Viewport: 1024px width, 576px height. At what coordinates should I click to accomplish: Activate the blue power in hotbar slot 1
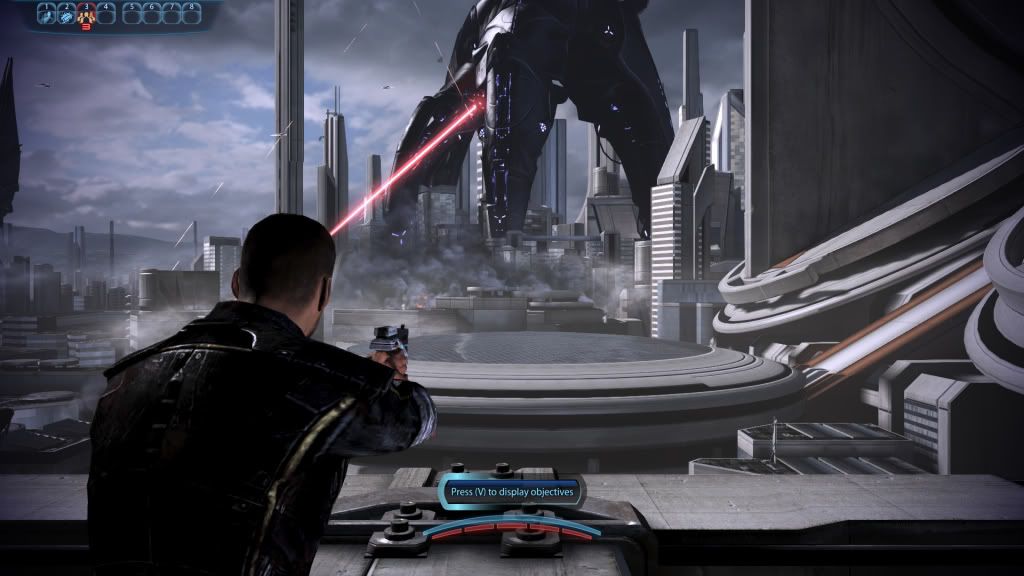tap(46, 13)
